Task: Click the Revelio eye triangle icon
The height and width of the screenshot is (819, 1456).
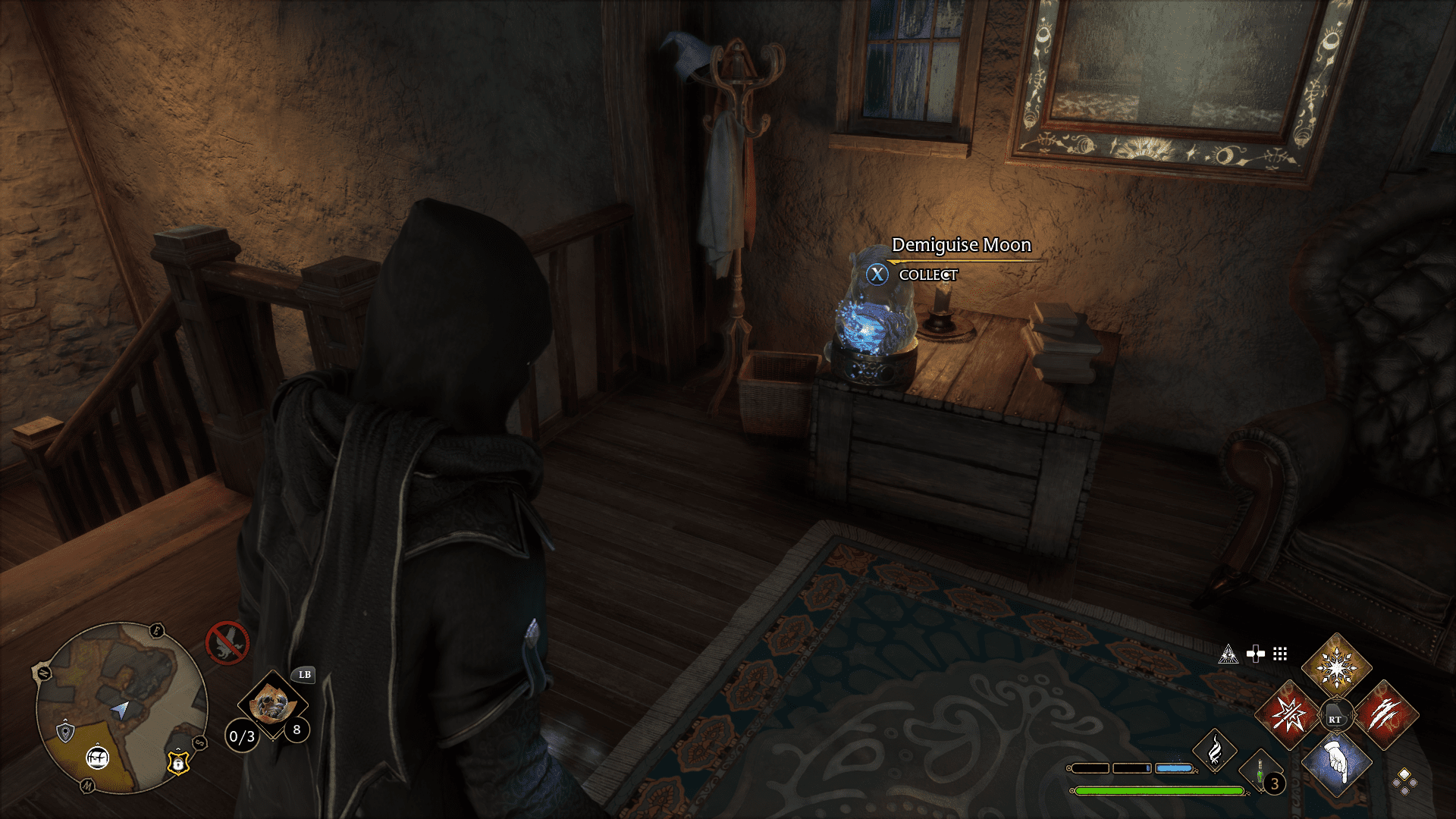Action: pos(1228,654)
